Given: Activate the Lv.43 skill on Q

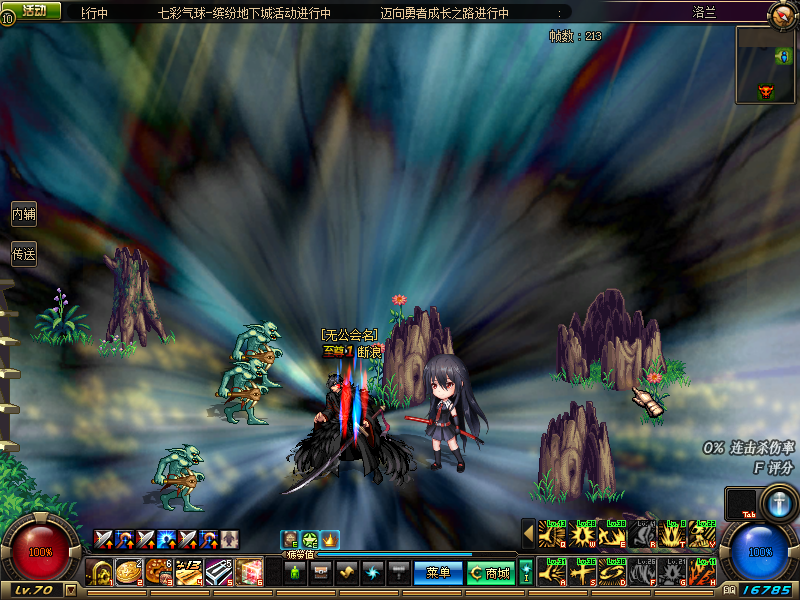Looking at the screenshot, I should [551, 536].
